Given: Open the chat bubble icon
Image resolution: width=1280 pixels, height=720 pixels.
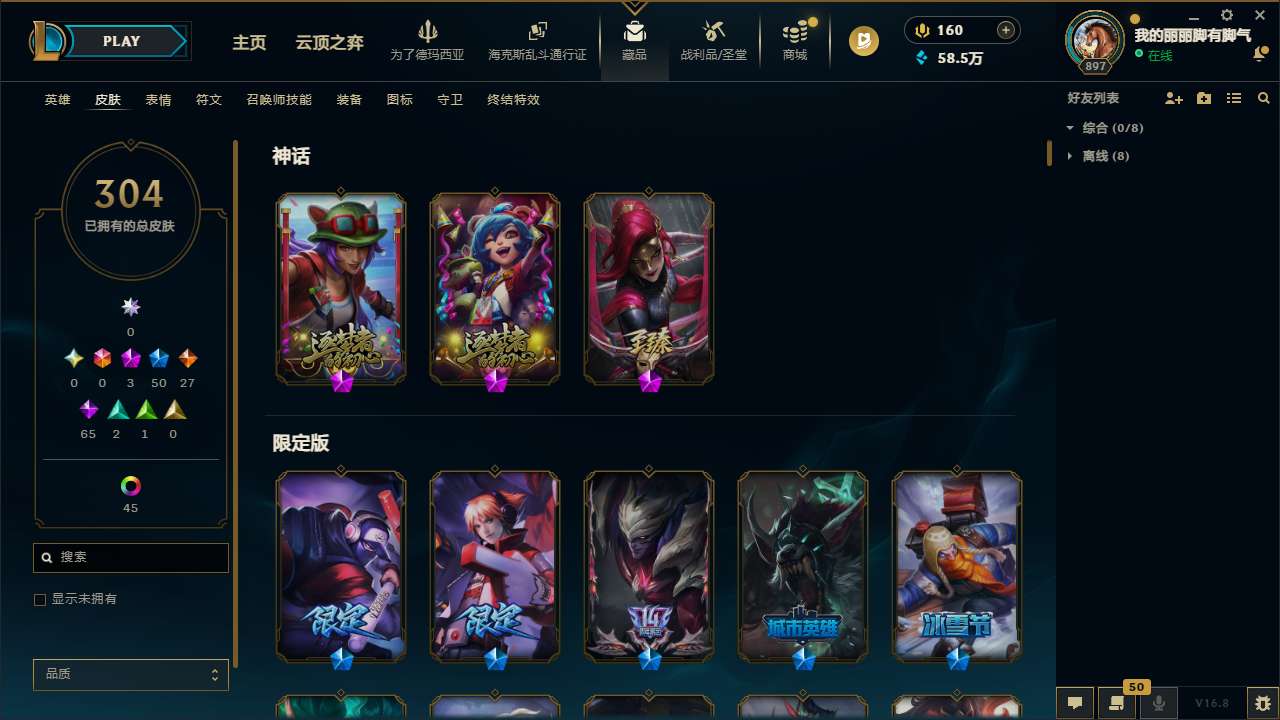Looking at the screenshot, I should (1074, 703).
